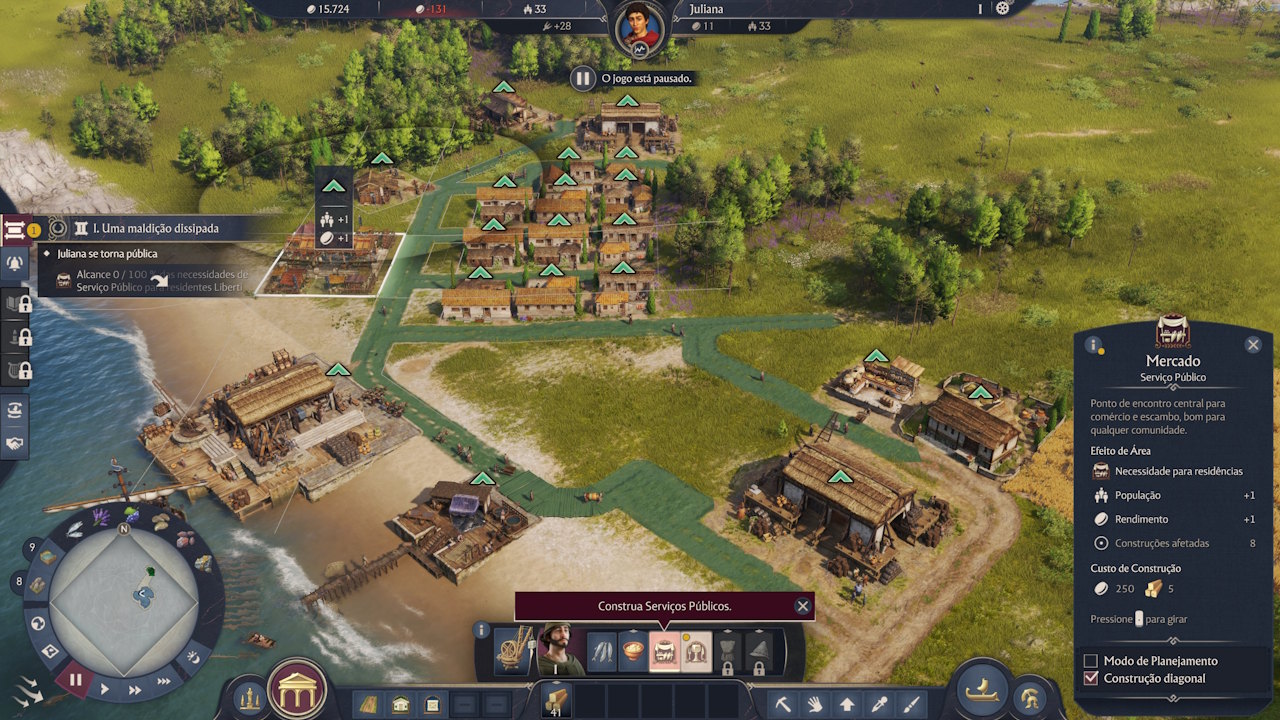Viewport: 1280px width, 720px height.
Task: Disable Construção diagonal
Action: pos(1093,678)
